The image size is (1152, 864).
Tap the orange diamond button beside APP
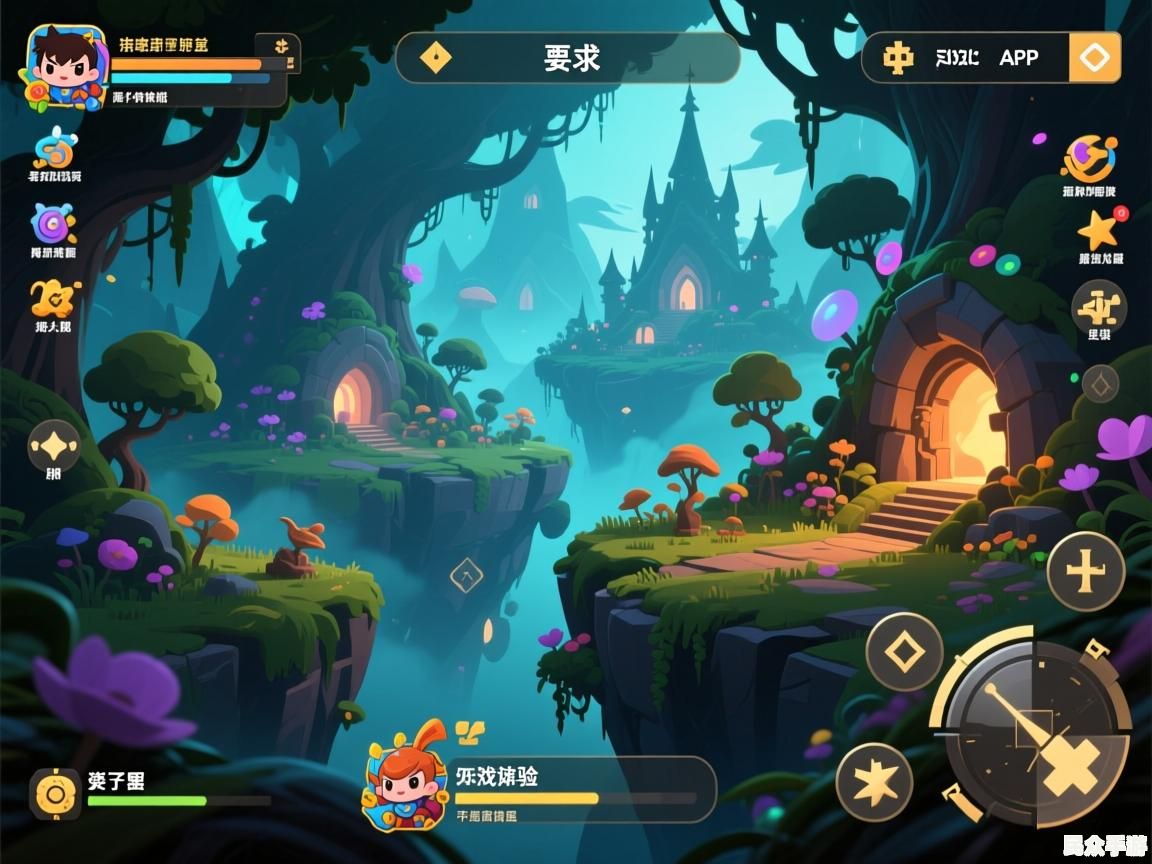1094,58
